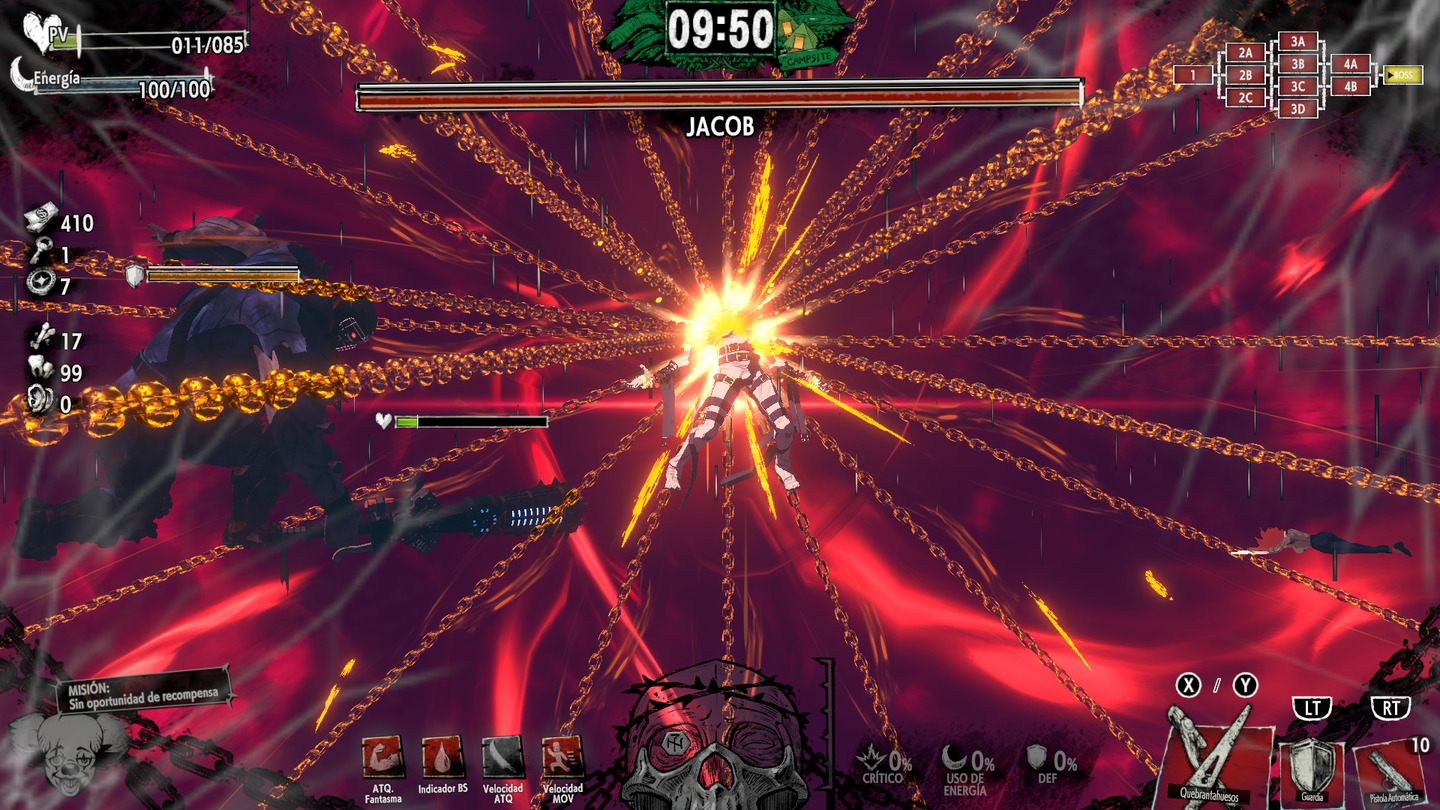Click the Velocidad ATQ buff icon
This screenshot has width=1440, height=810.
(x=502, y=757)
